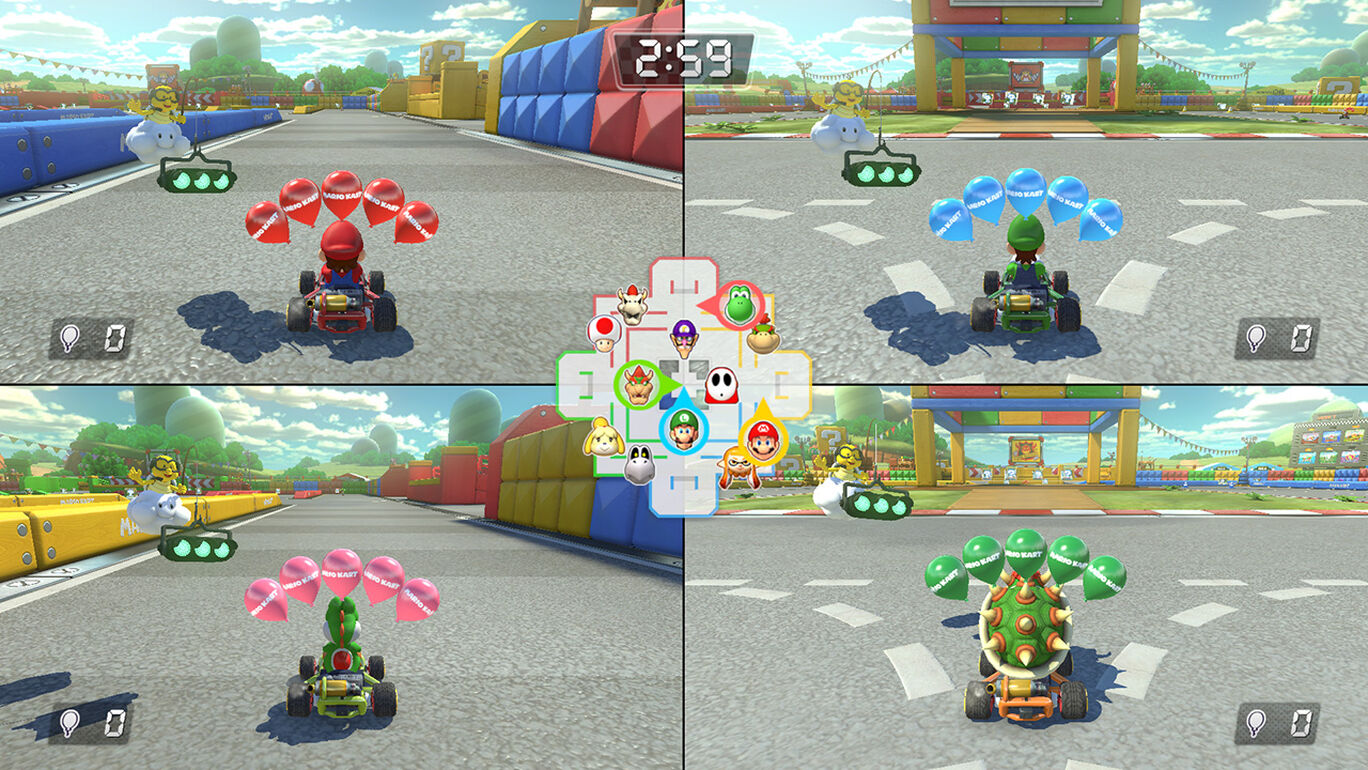Select the Isabelle icon on the minimap
Screen dimensions: 1368x770
pos(604,437)
